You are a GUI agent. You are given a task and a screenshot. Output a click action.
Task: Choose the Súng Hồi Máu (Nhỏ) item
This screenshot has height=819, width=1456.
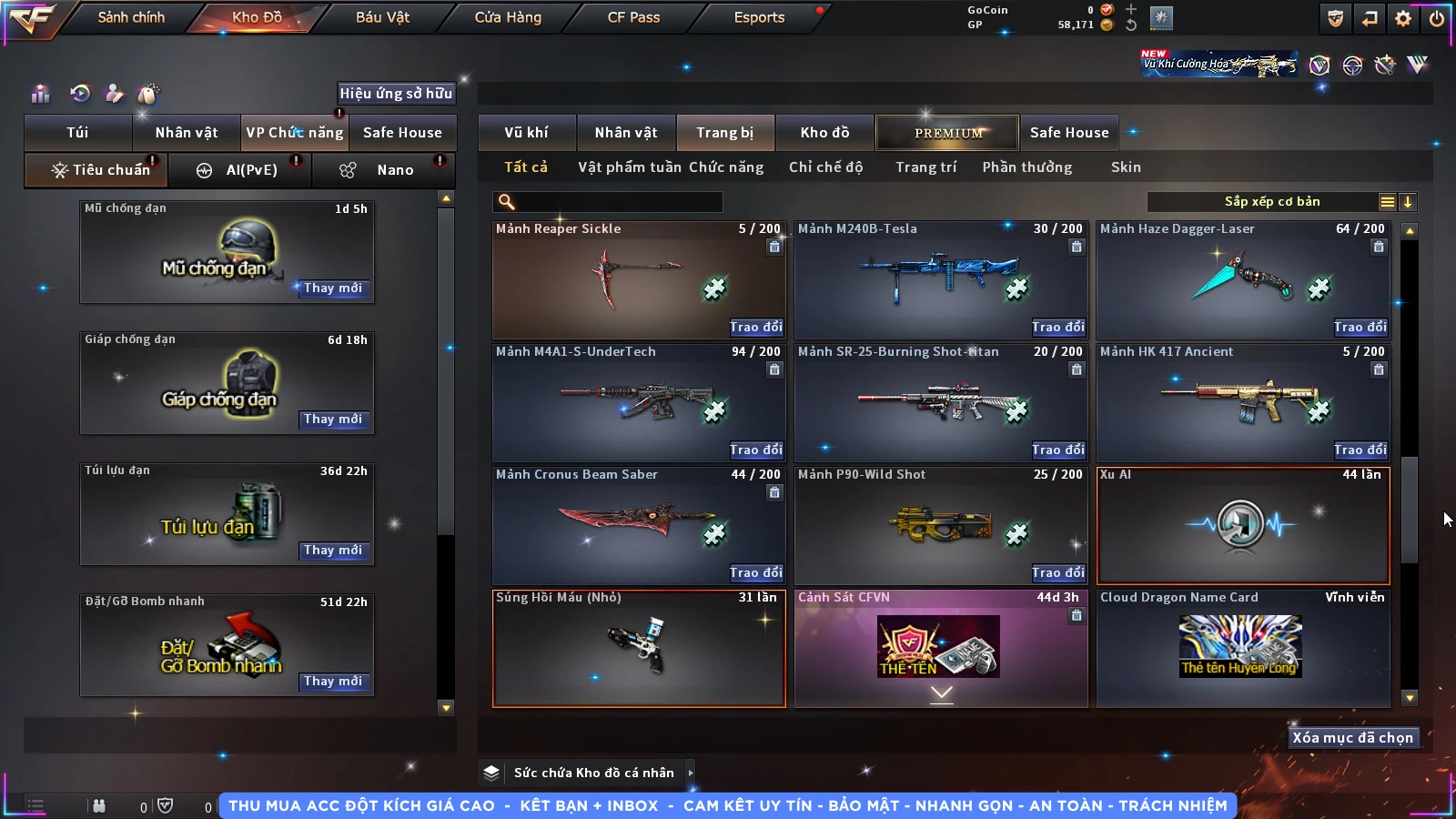pos(639,648)
